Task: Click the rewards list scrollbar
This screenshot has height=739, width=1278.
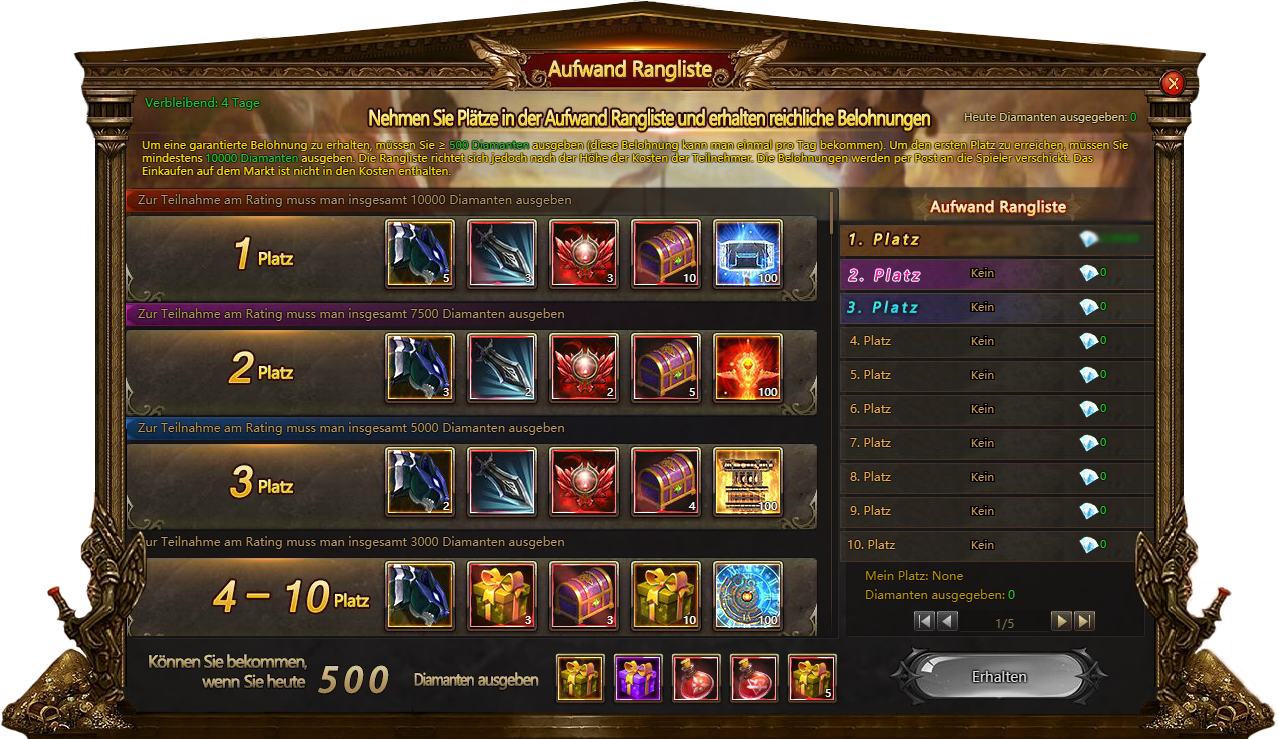Action: pyautogui.click(x=833, y=212)
